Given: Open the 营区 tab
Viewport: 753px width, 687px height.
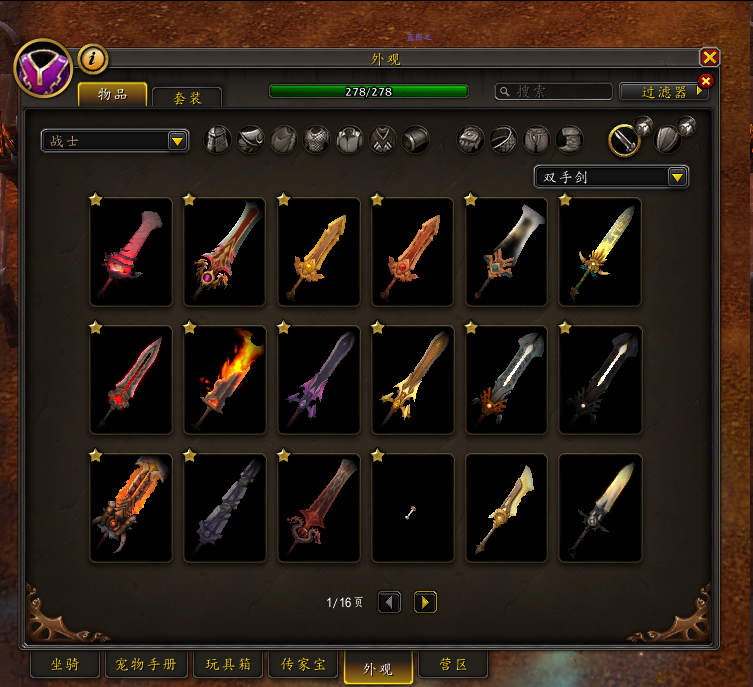Looking at the screenshot, I should [453, 665].
